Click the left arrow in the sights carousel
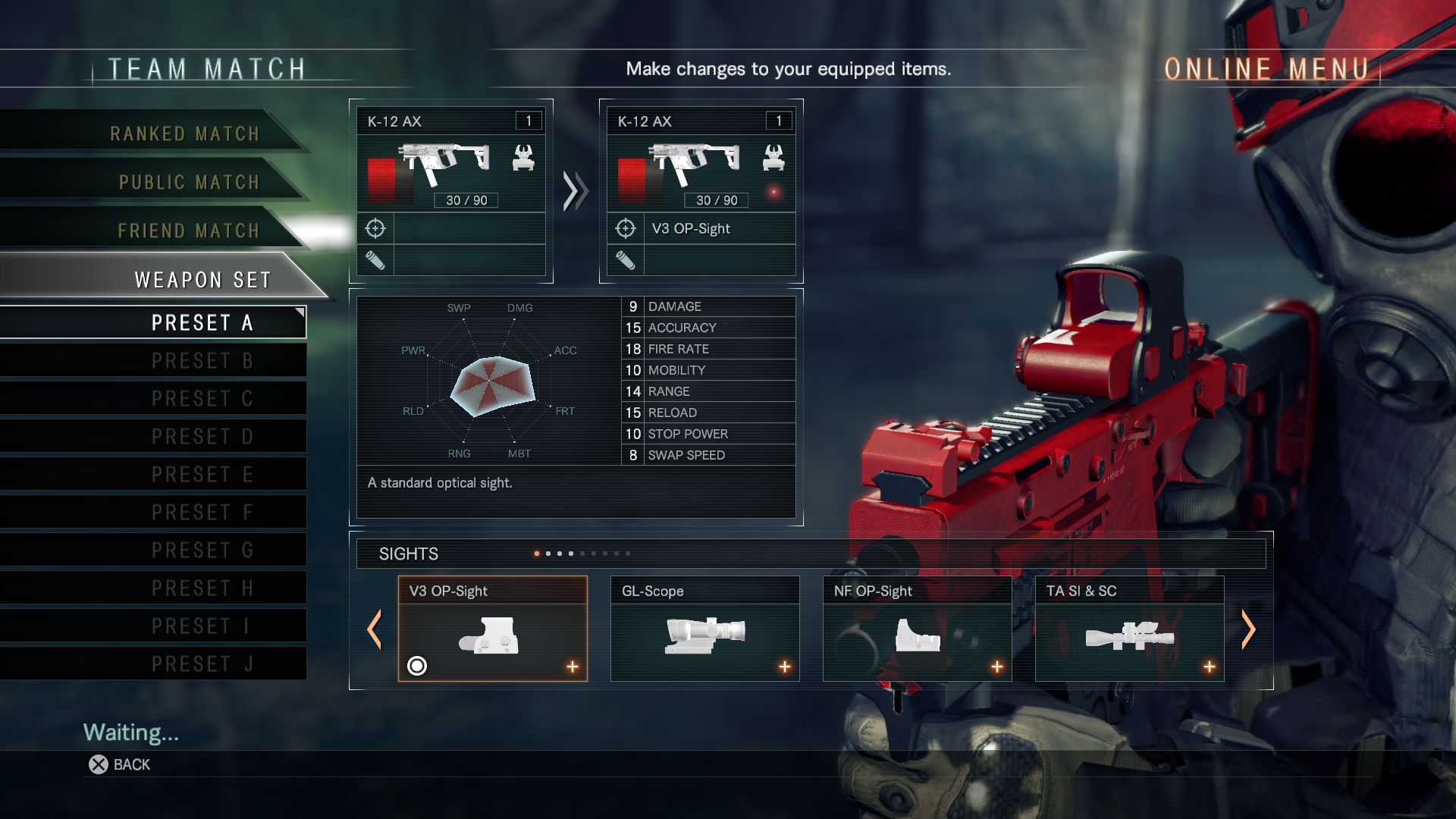This screenshot has width=1456, height=819. coord(375,630)
